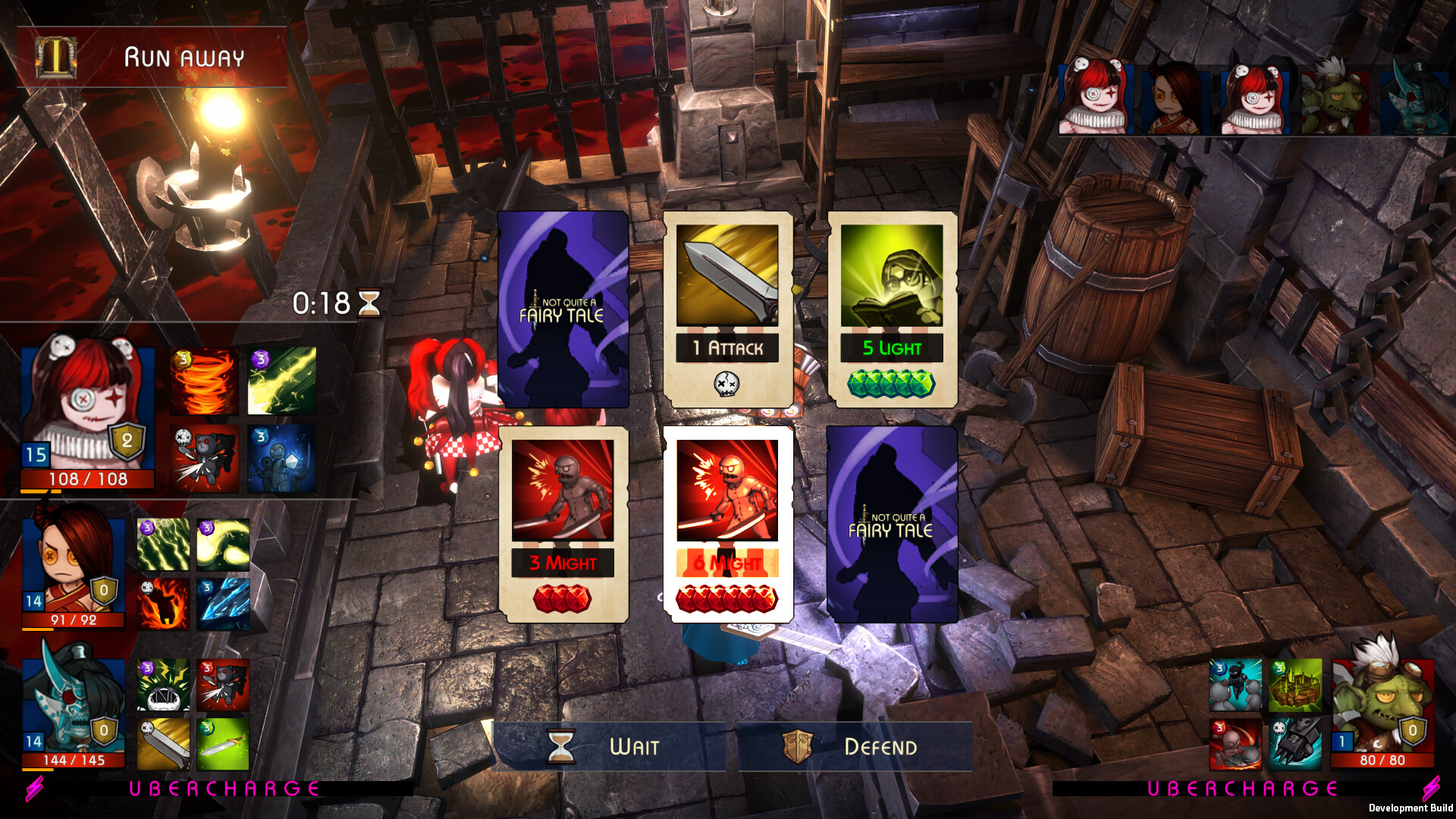The width and height of the screenshot is (1456, 819).
Task: Click the doll's 108/108 health bar
Action: click(87, 479)
